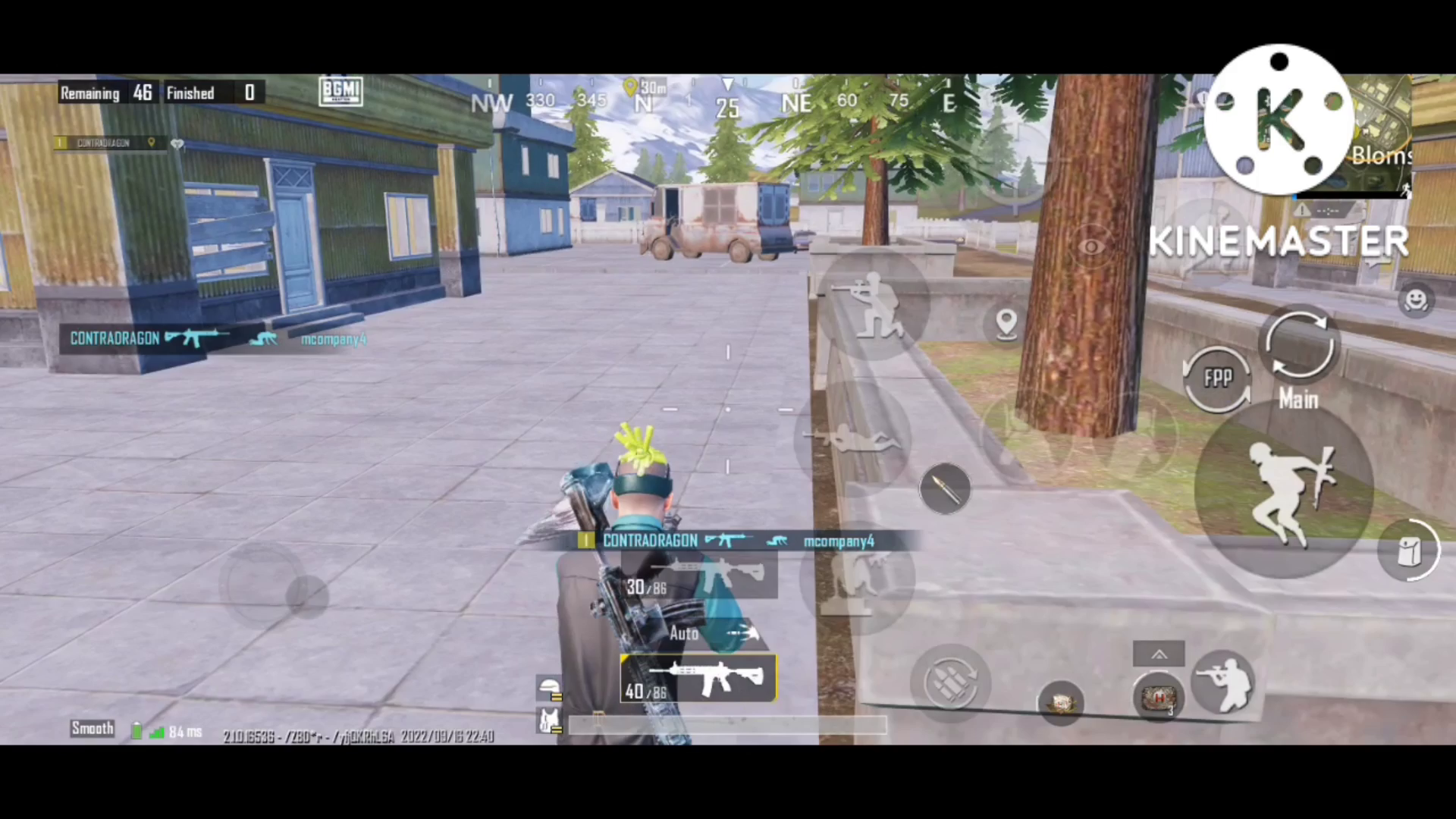This screenshot has height=819, width=1456.
Task: Tap the BGMI logo badge
Action: pyautogui.click(x=340, y=91)
